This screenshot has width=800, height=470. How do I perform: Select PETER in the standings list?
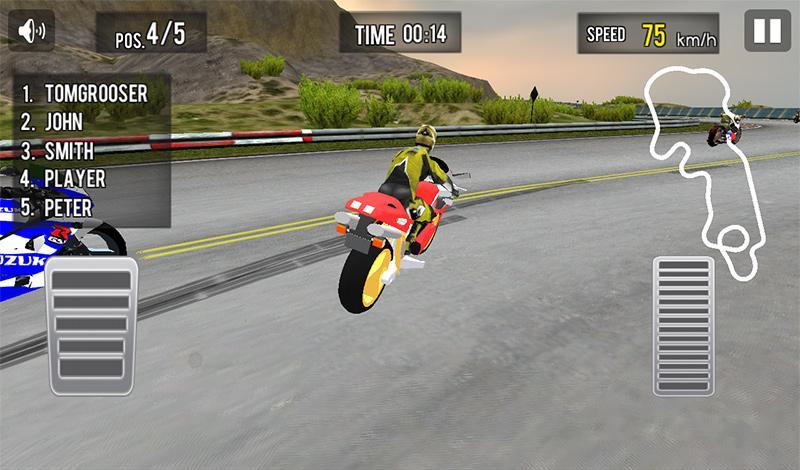(69, 209)
